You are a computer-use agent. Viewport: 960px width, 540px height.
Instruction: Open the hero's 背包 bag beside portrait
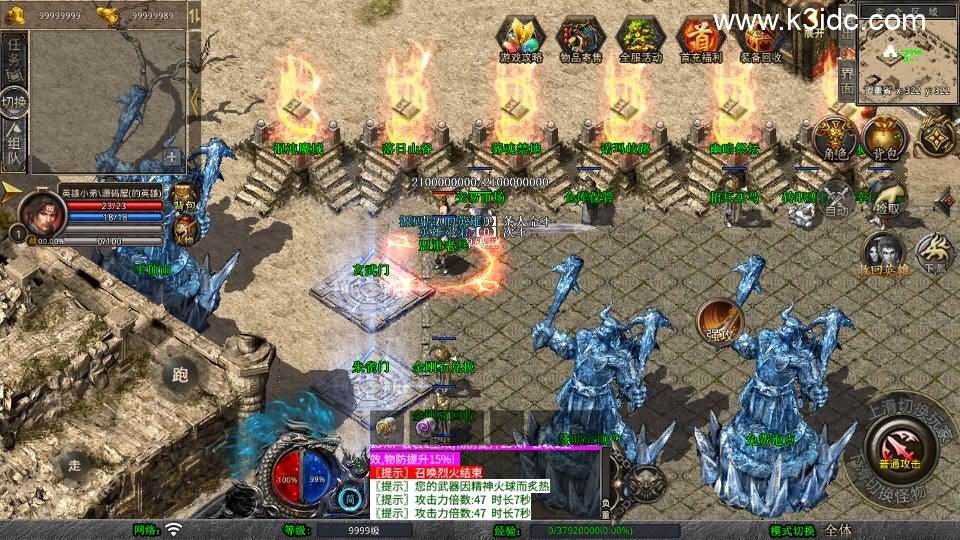(x=185, y=195)
